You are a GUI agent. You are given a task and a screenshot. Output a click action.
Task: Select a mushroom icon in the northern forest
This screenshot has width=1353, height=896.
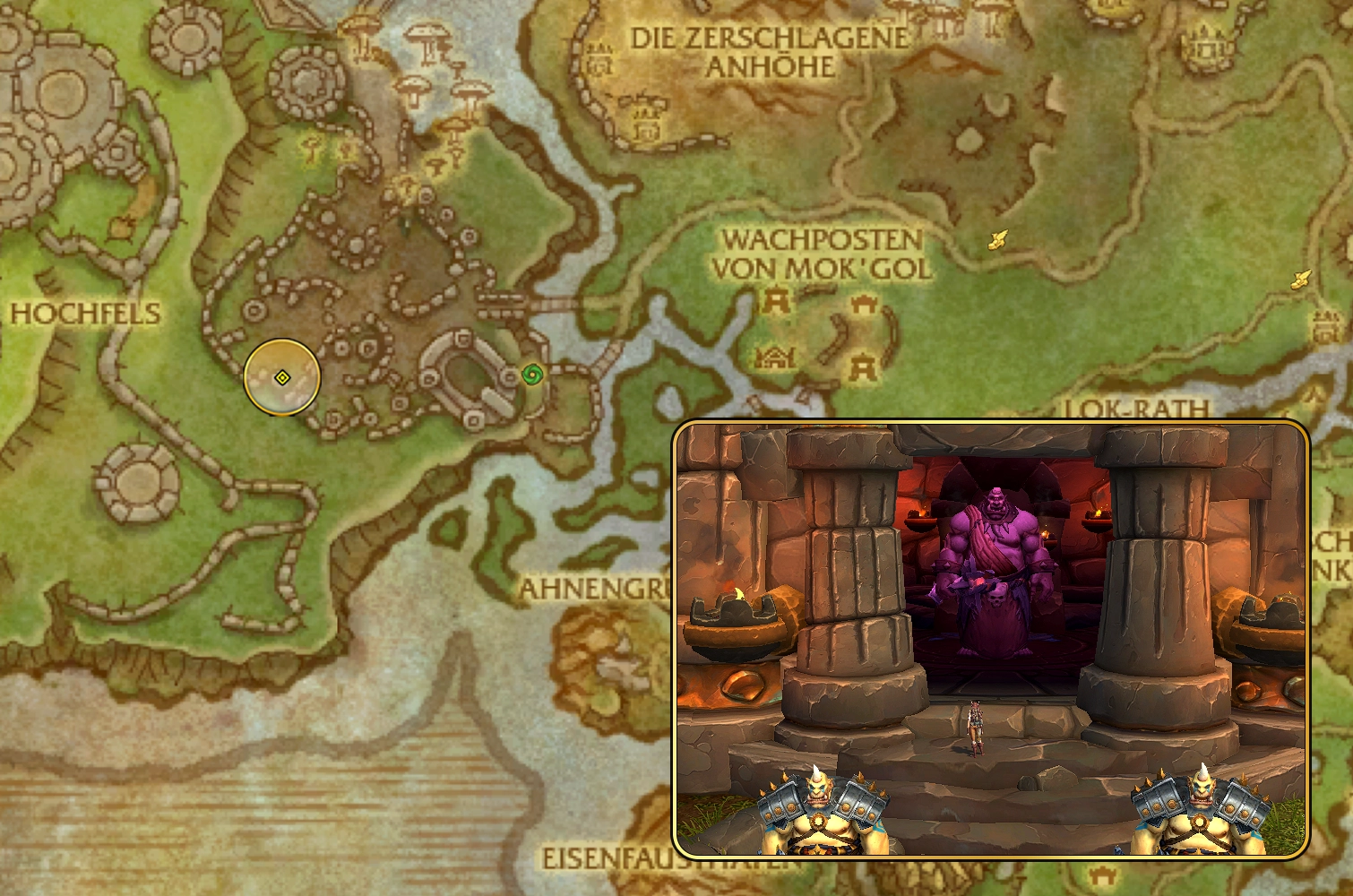425,39
